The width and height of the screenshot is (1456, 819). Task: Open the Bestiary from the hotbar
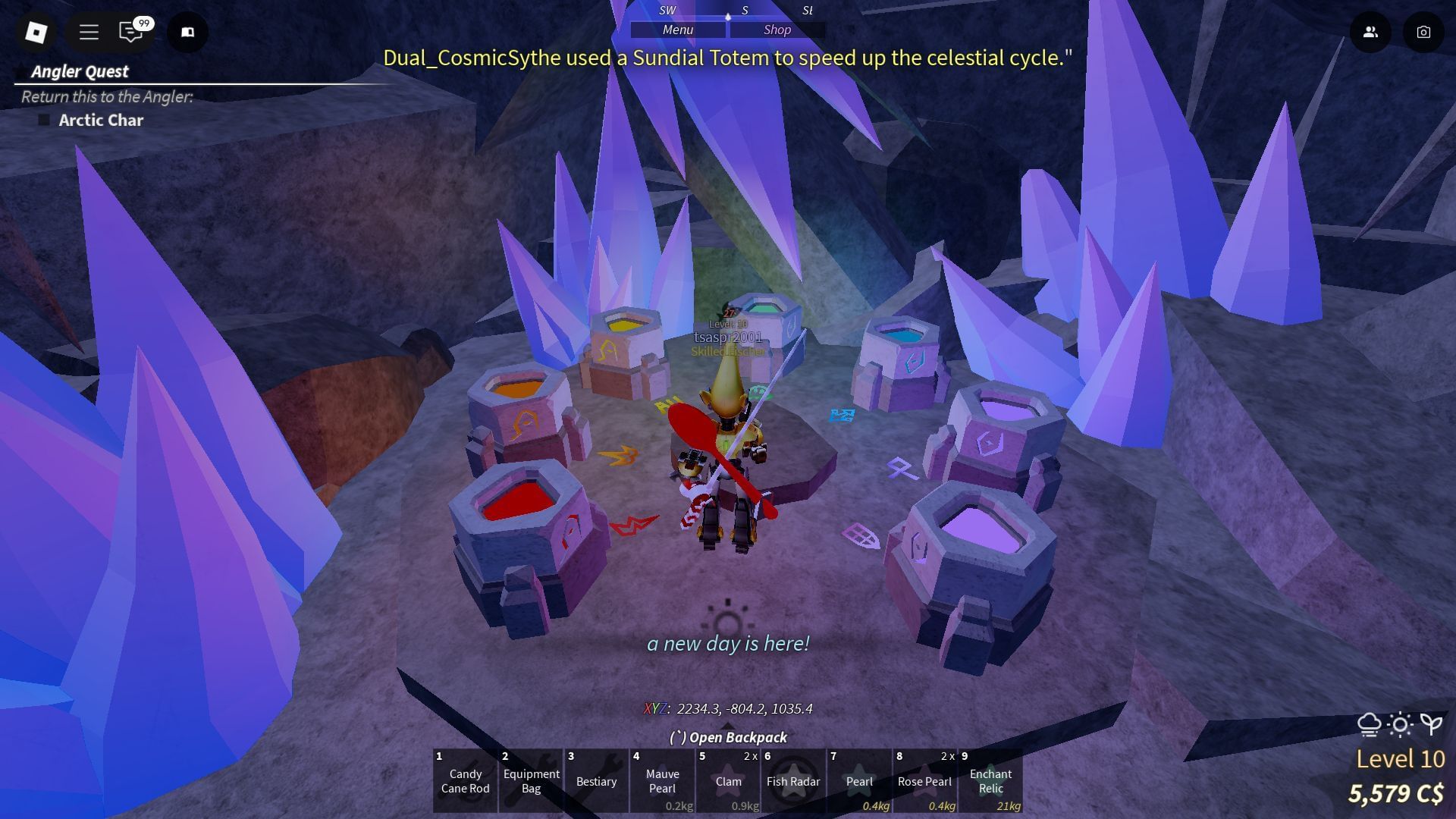pyautogui.click(x=596, y=781)
